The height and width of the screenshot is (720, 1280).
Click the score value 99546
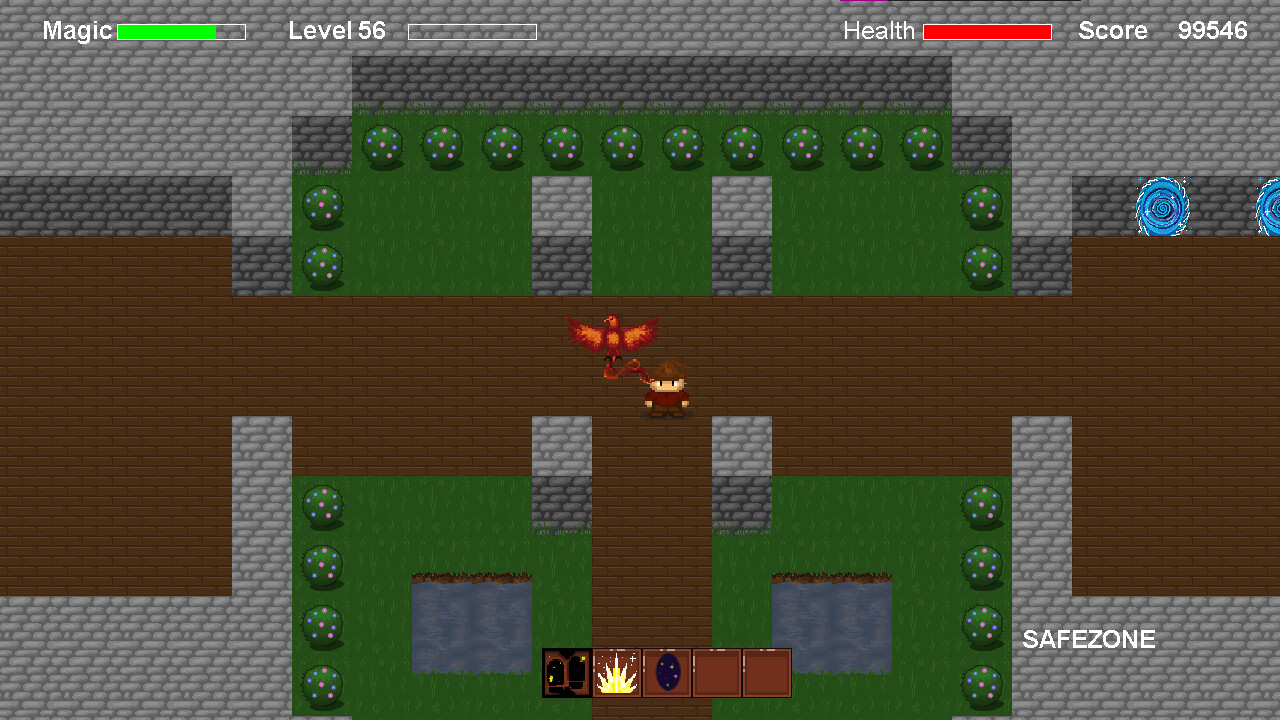(1215, 31)
